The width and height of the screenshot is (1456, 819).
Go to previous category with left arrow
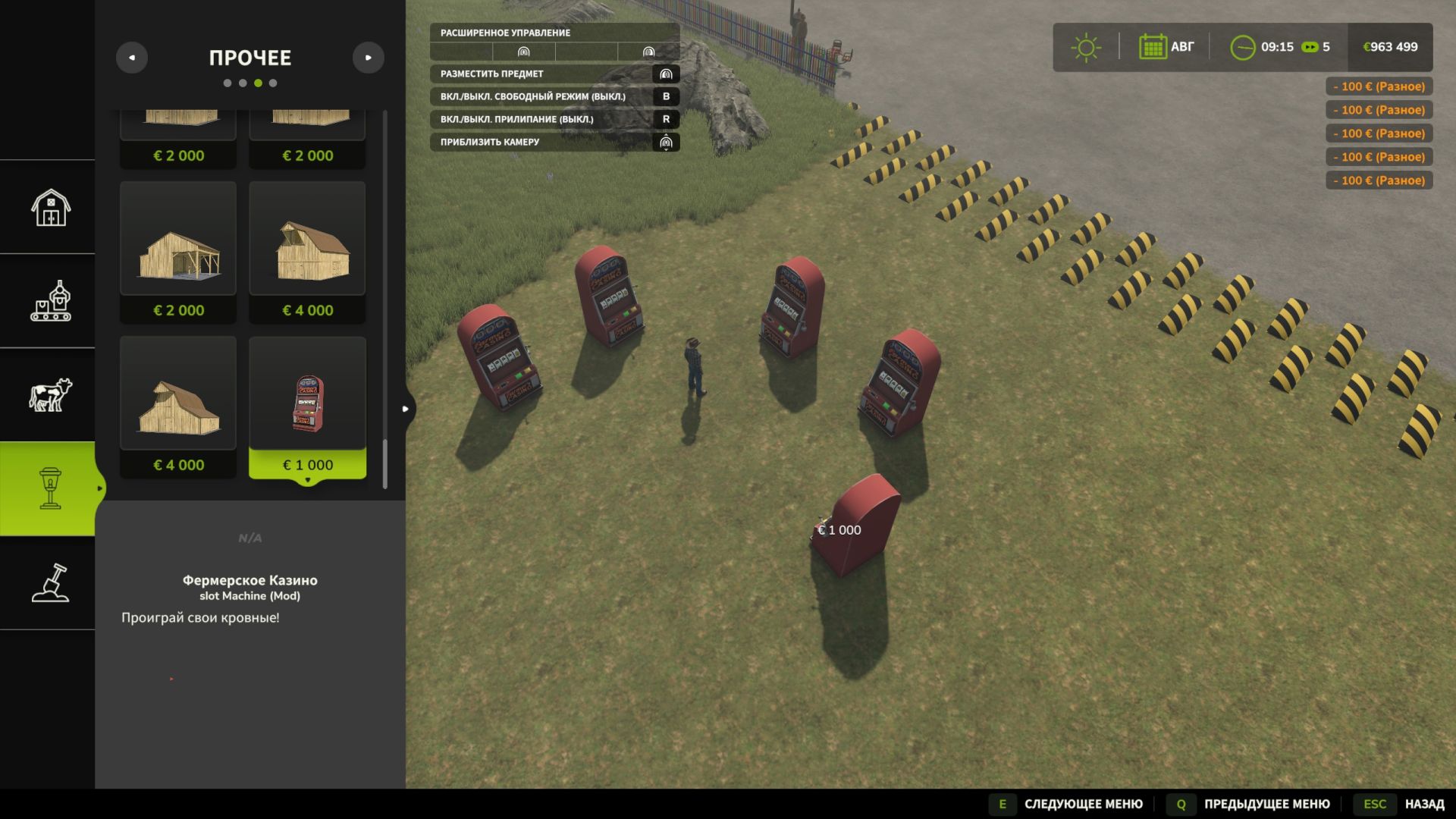coord(132,58)
